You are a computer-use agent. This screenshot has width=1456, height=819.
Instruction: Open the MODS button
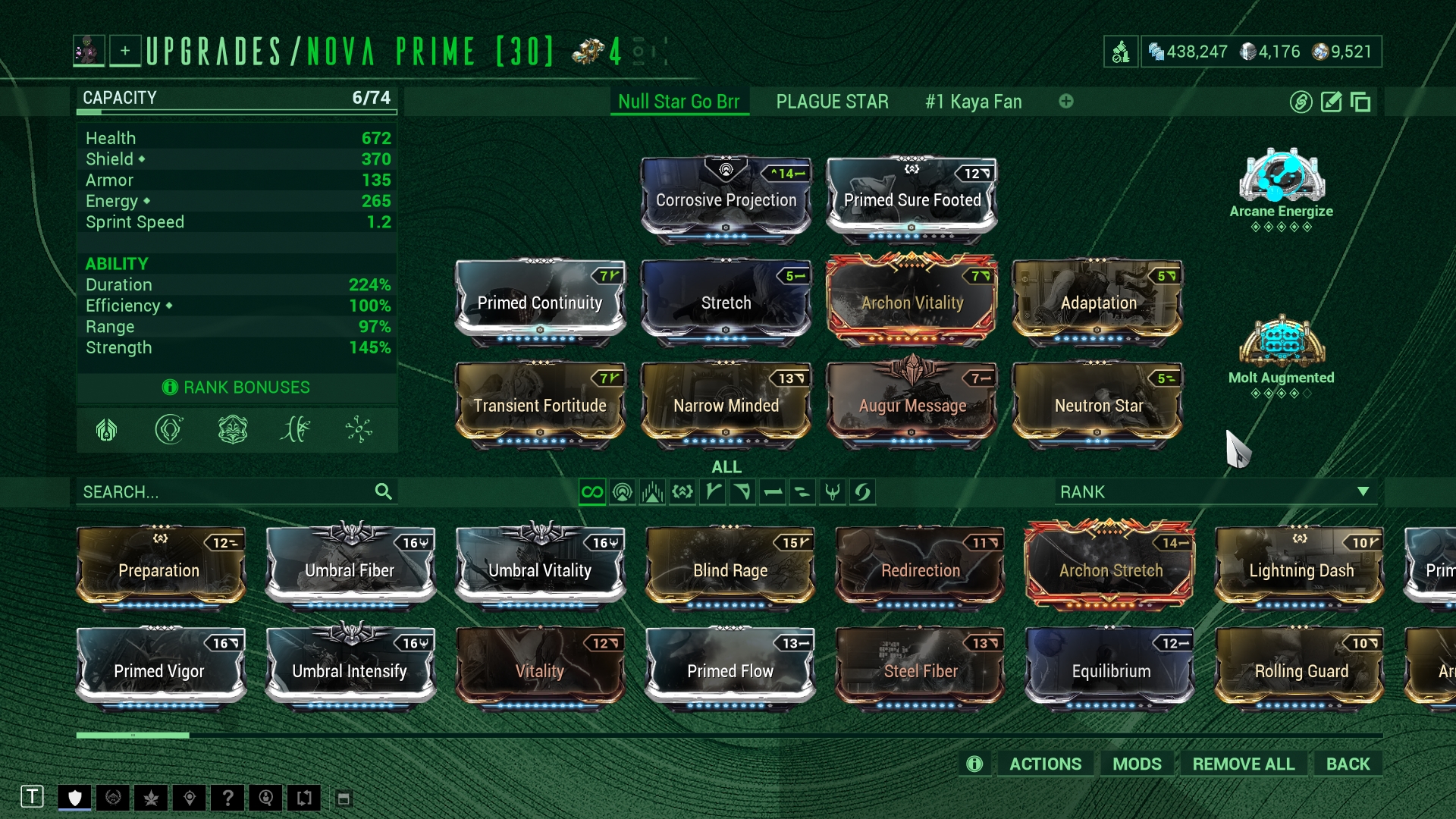tap(1137, 764)
